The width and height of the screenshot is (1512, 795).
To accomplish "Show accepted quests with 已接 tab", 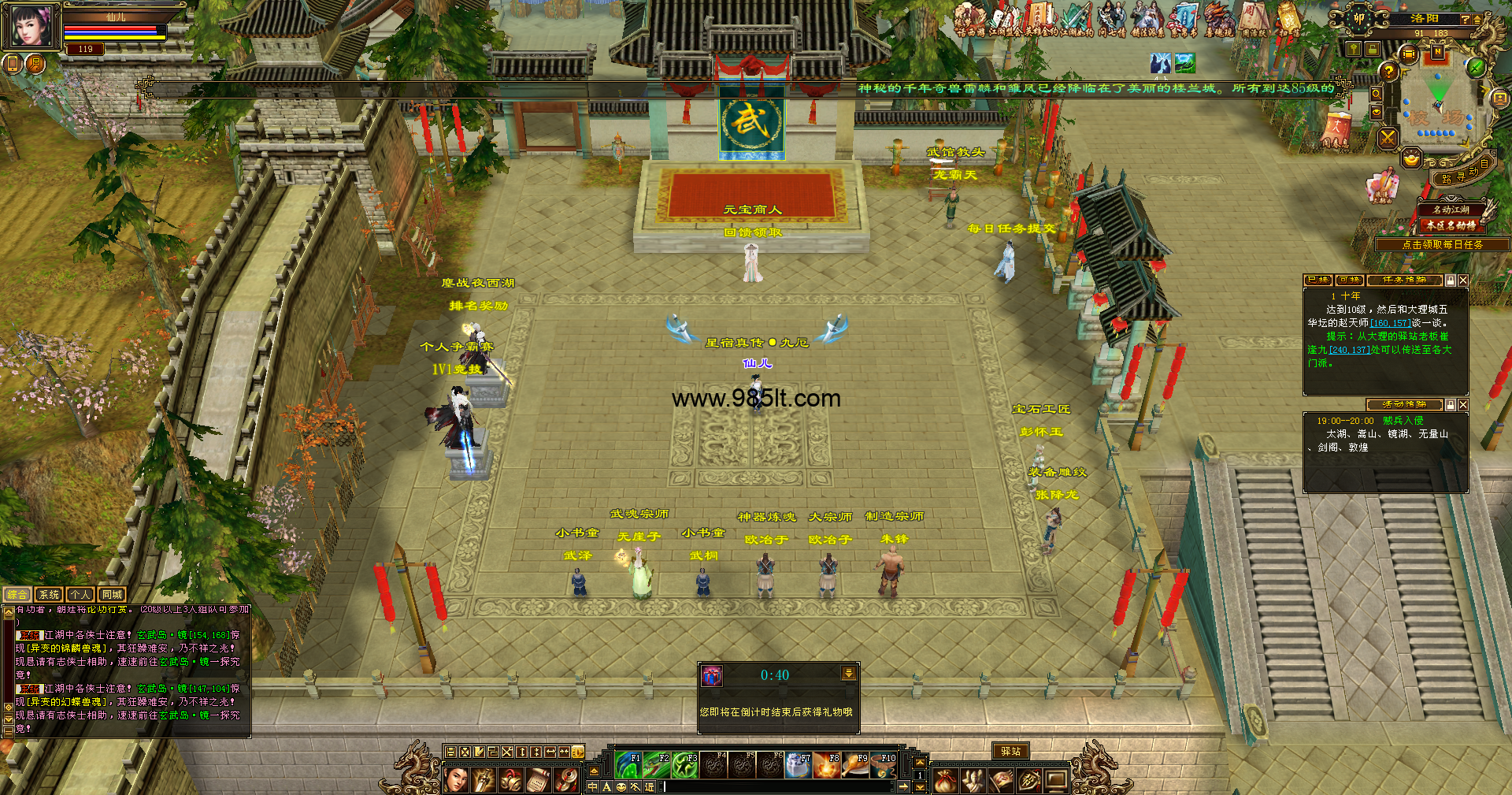I will (x=1317, y=280).
